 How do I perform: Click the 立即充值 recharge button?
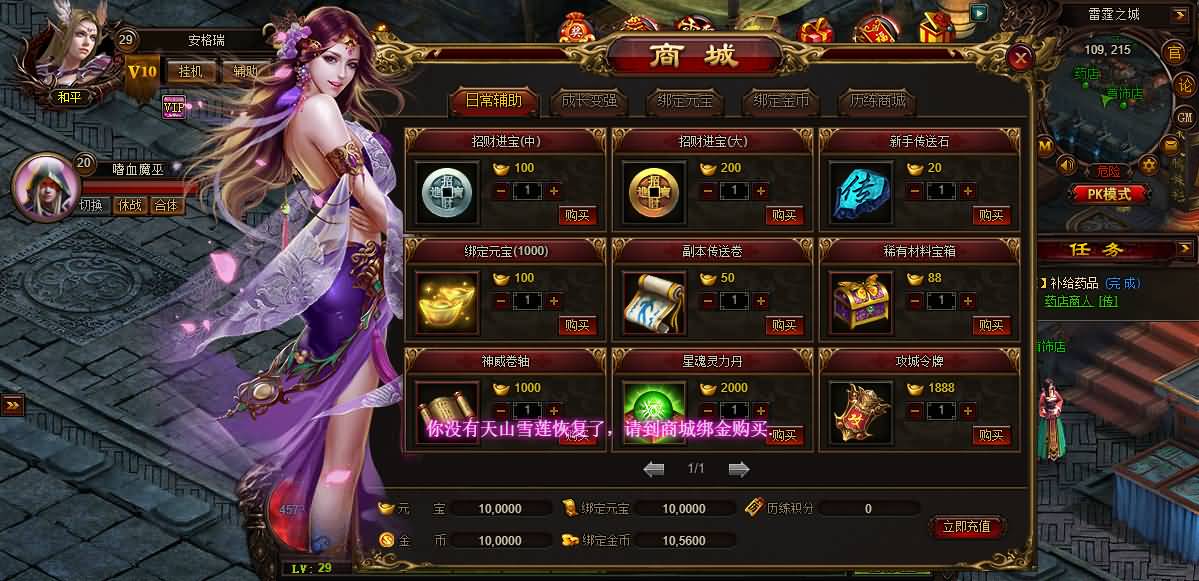point(966,526)
